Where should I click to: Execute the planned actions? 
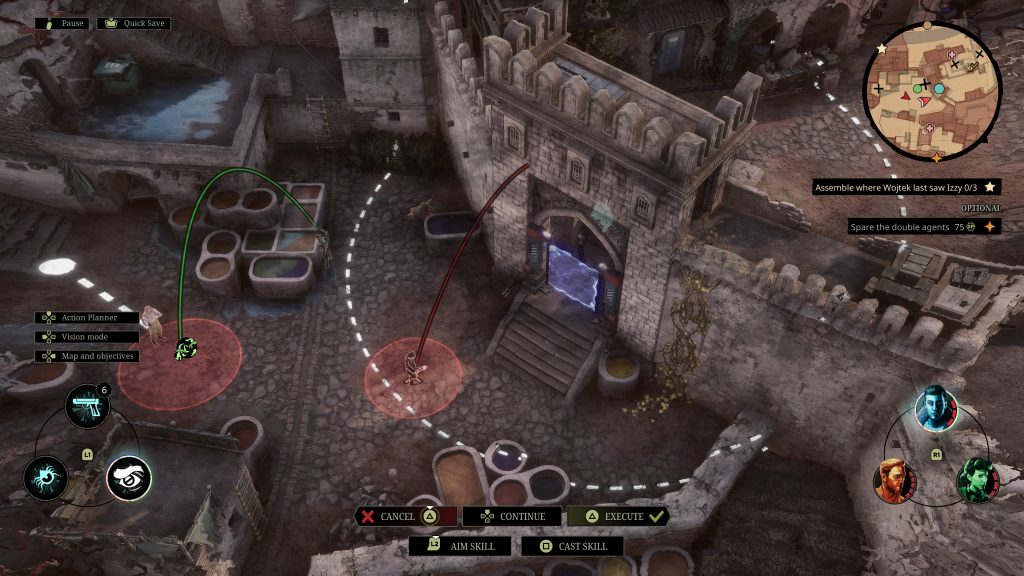[617, 516]
